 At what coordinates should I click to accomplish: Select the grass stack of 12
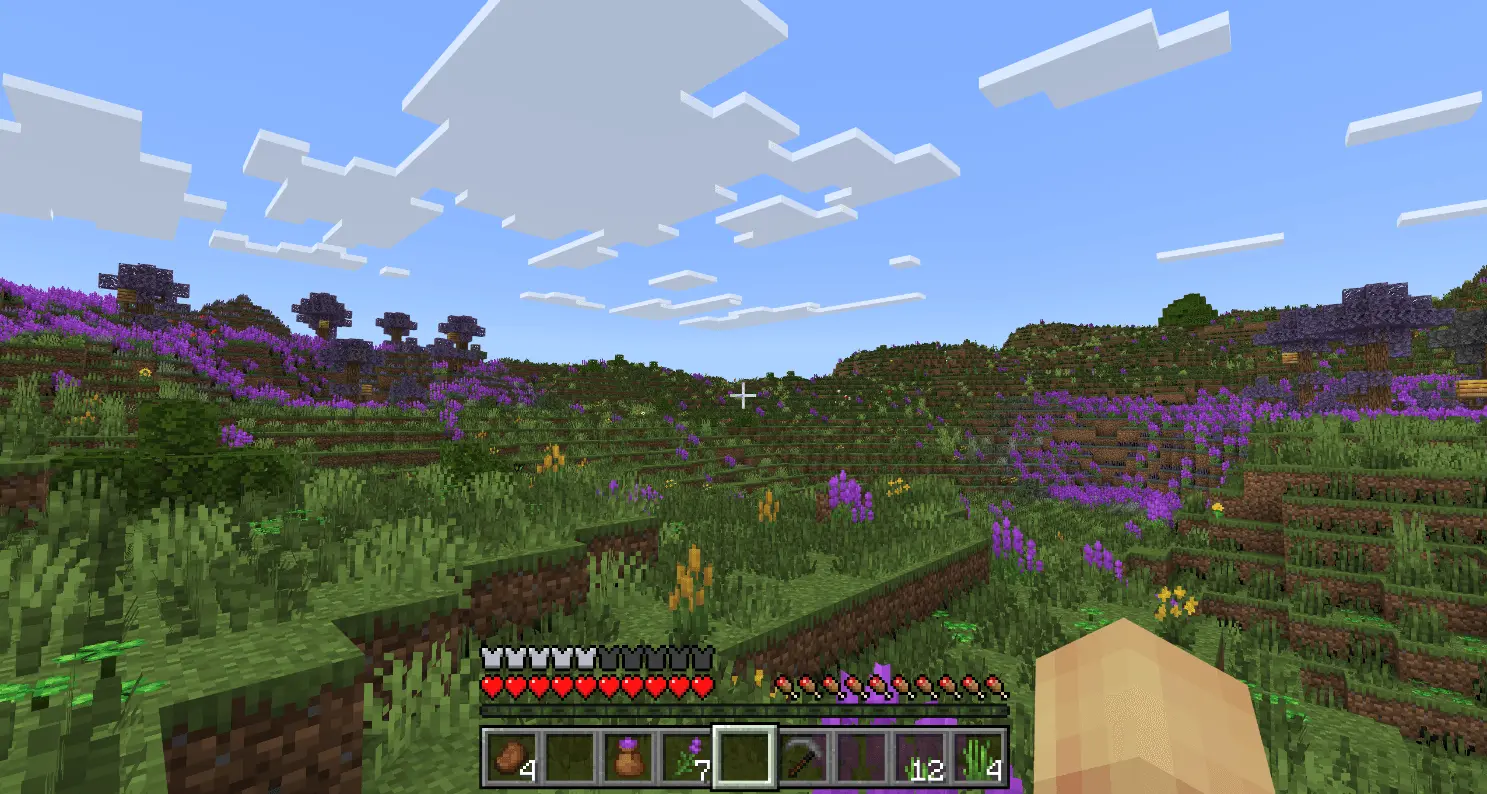[919, 757]
